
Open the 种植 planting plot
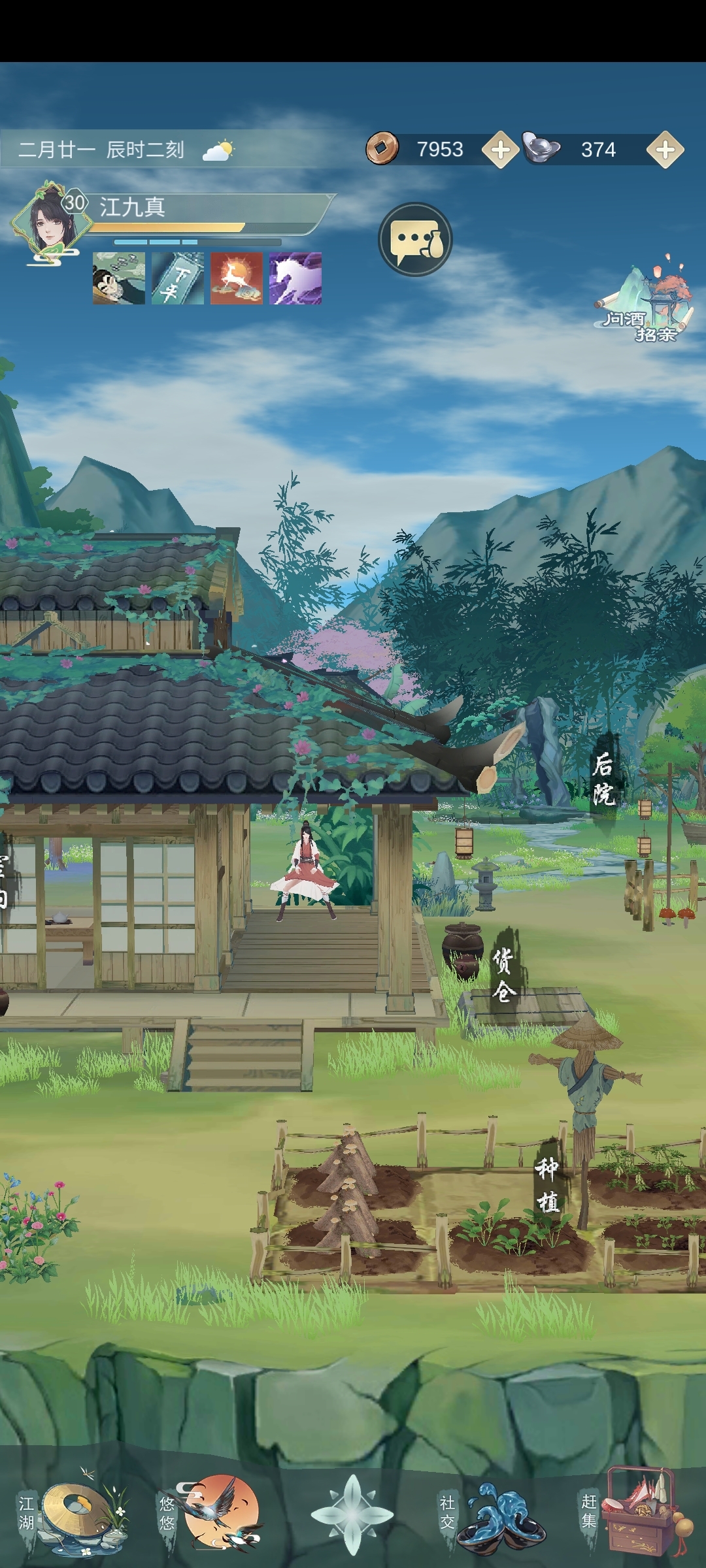(547, 1184)
